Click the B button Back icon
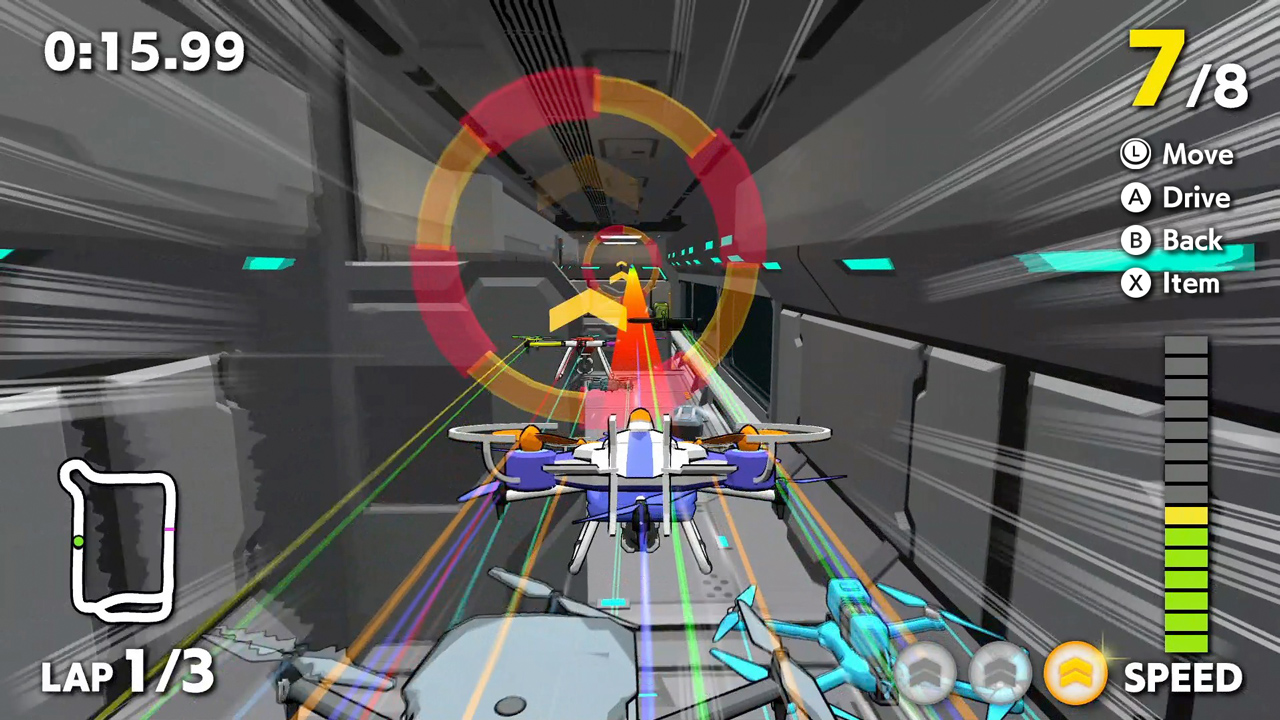 pos(1135,240)
